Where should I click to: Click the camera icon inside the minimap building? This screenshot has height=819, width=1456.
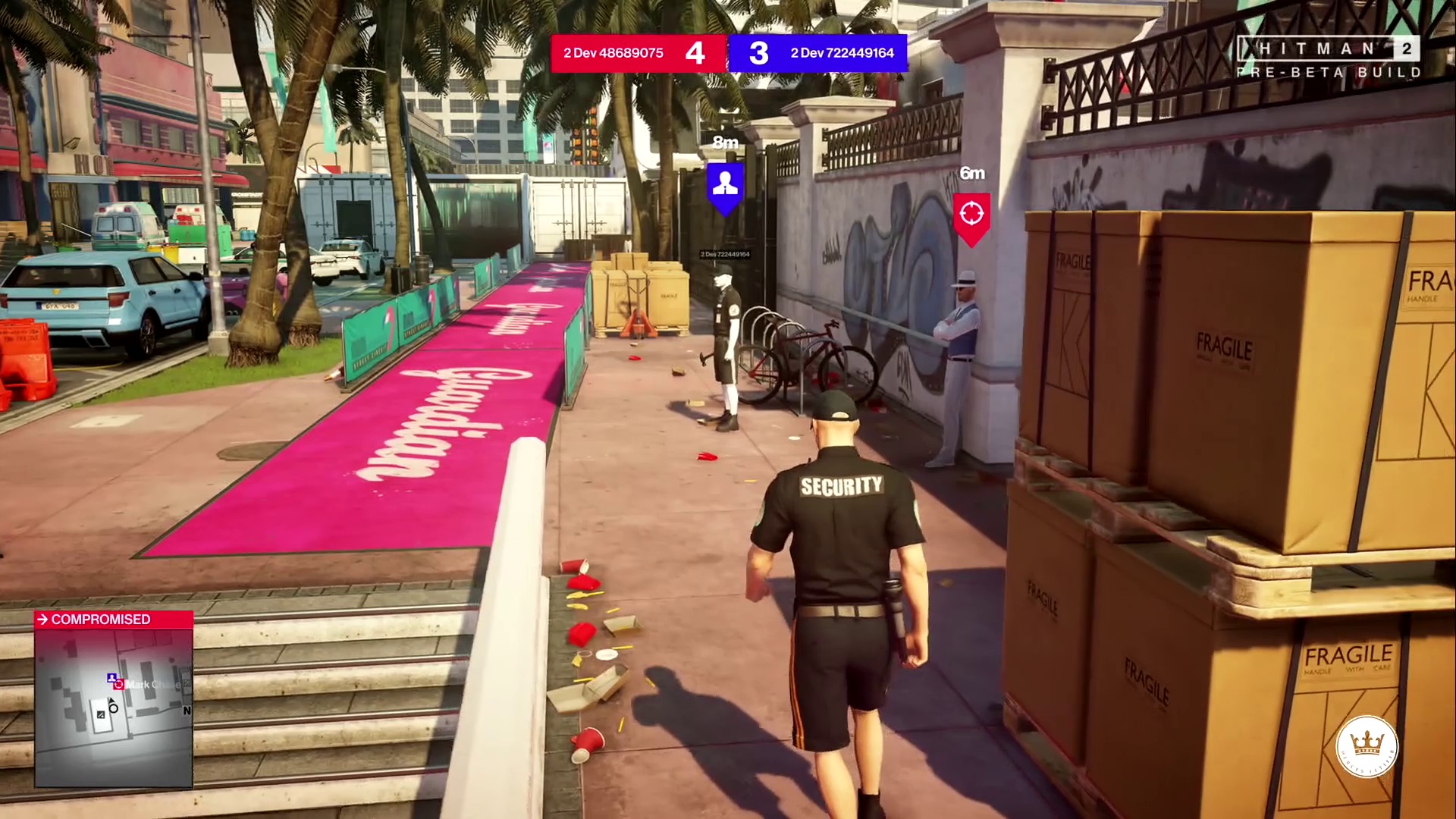pyautogui.click(x=100, y=714)
